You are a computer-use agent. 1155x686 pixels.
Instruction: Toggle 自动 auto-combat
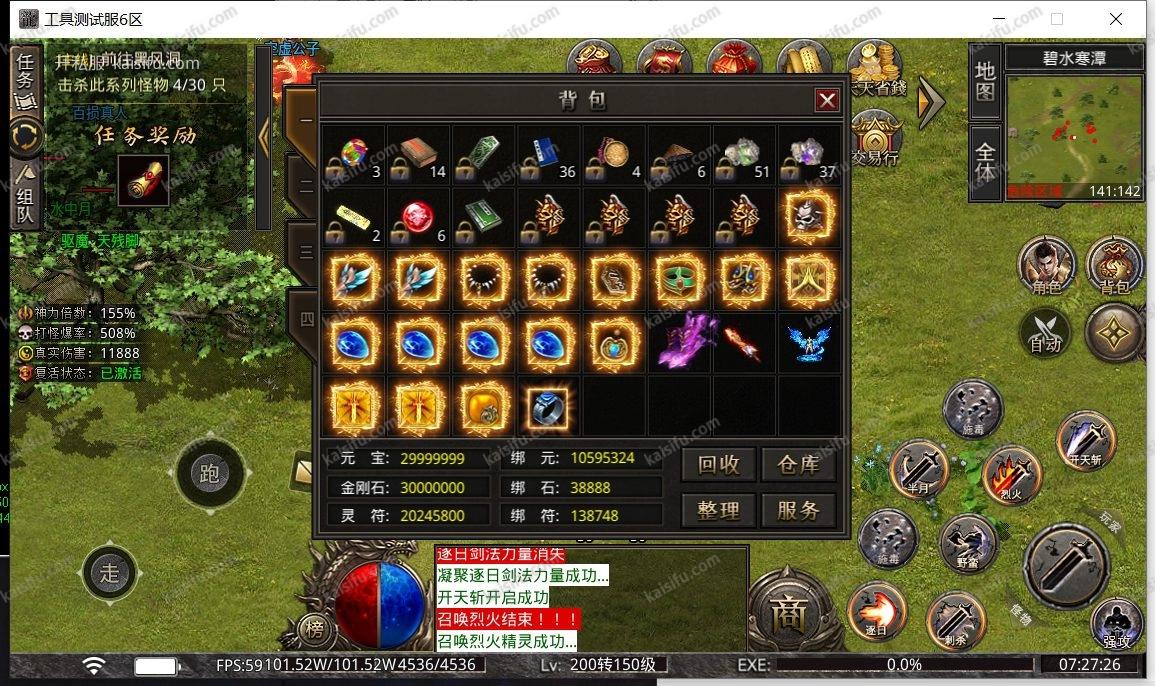tap(1046, 333)
